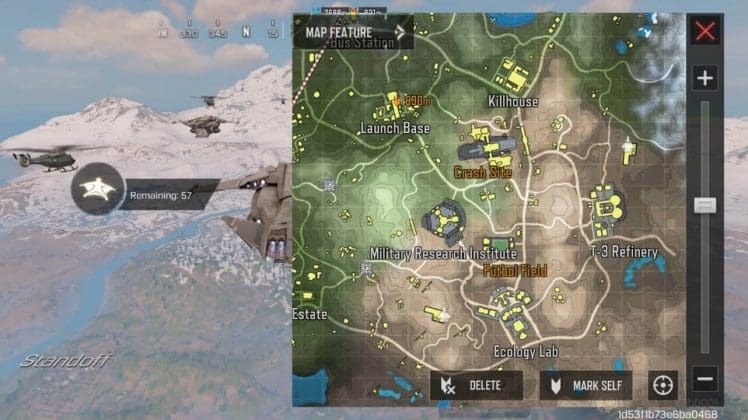Mark the Ecology Lab location
The height and width of the screenshot is (420, 748).
click(526, 351)
